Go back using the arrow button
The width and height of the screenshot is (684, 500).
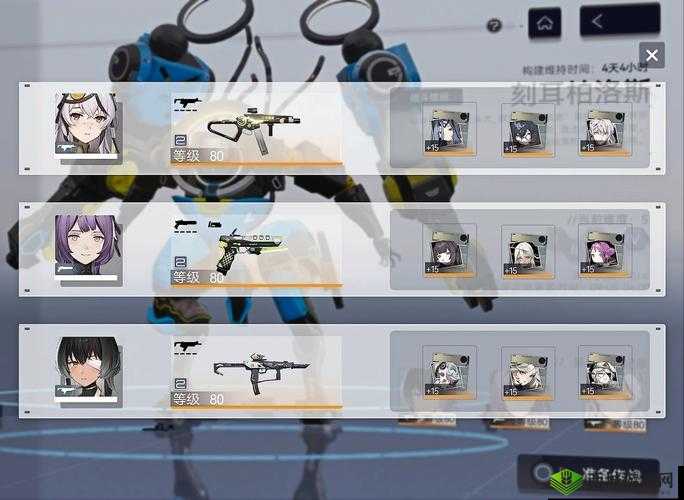pos(606,21)
